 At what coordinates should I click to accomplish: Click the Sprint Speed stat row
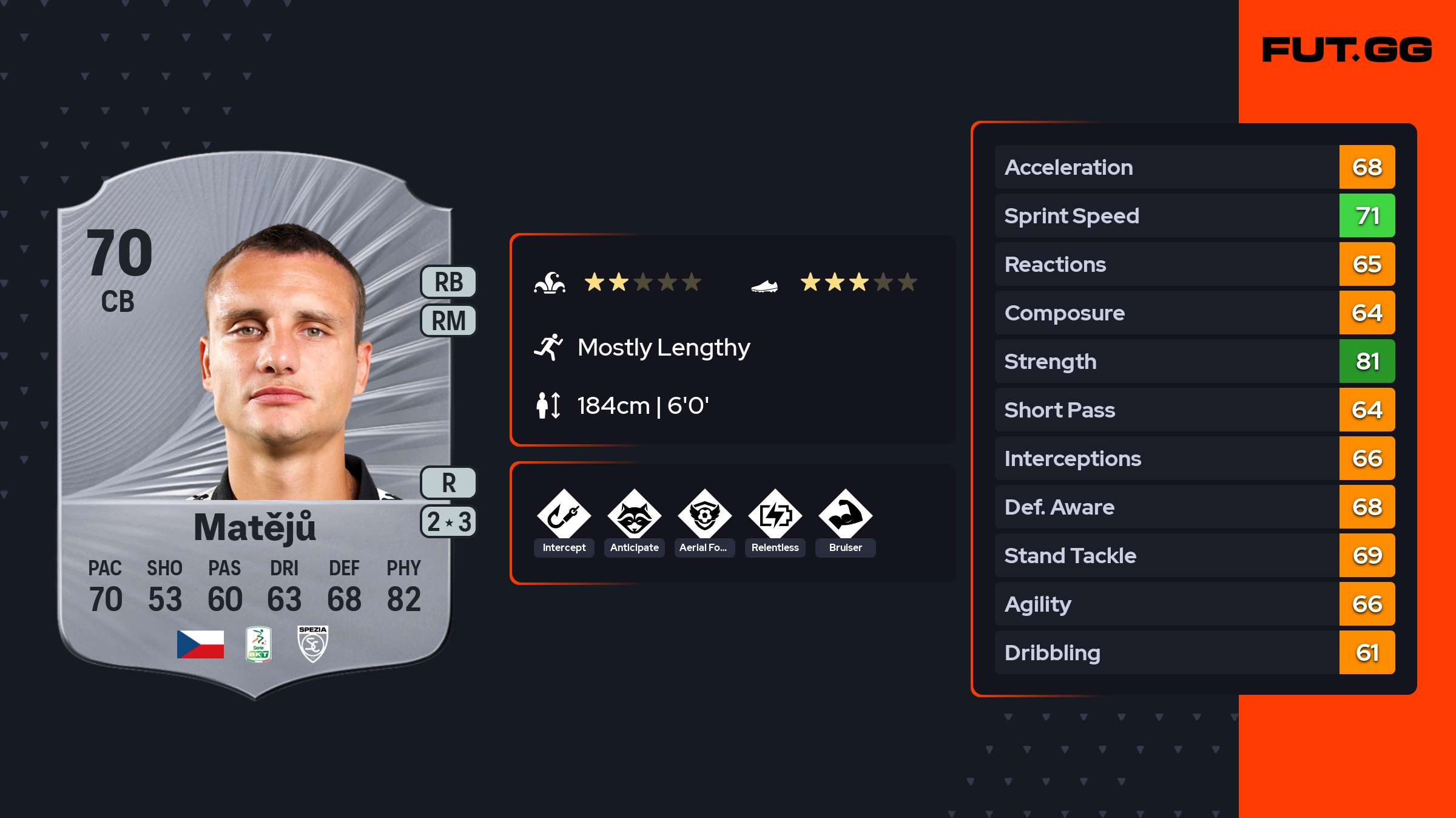(1194, 215)
